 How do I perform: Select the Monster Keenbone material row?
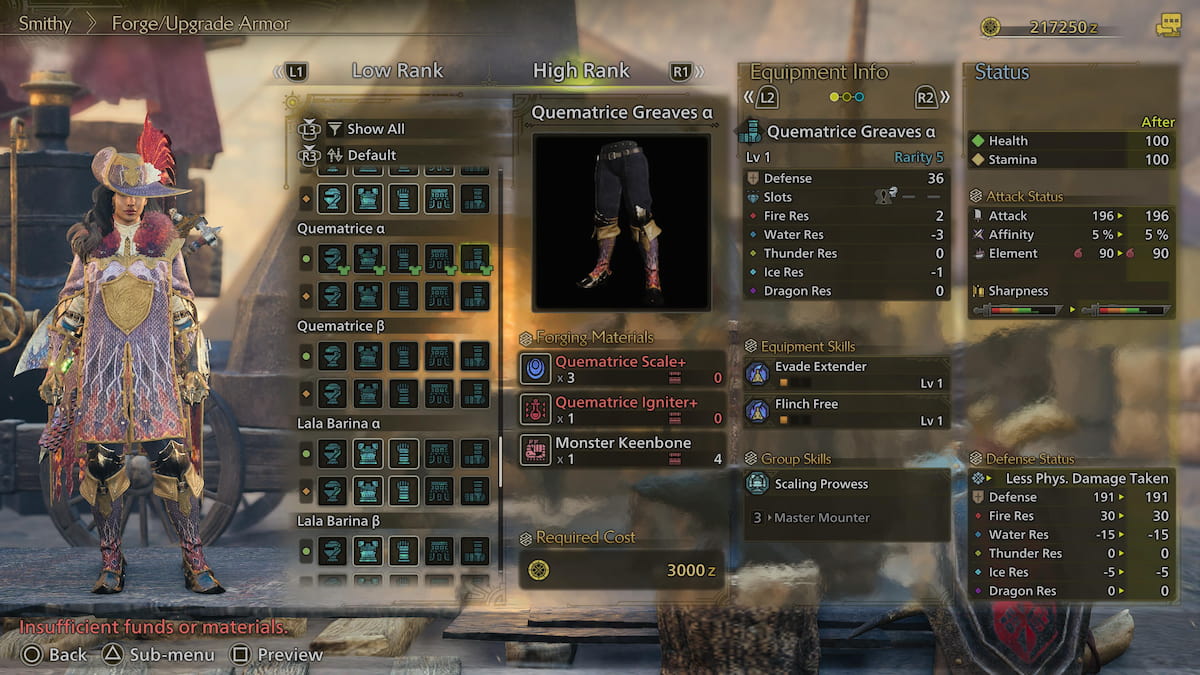coord(622,450)
